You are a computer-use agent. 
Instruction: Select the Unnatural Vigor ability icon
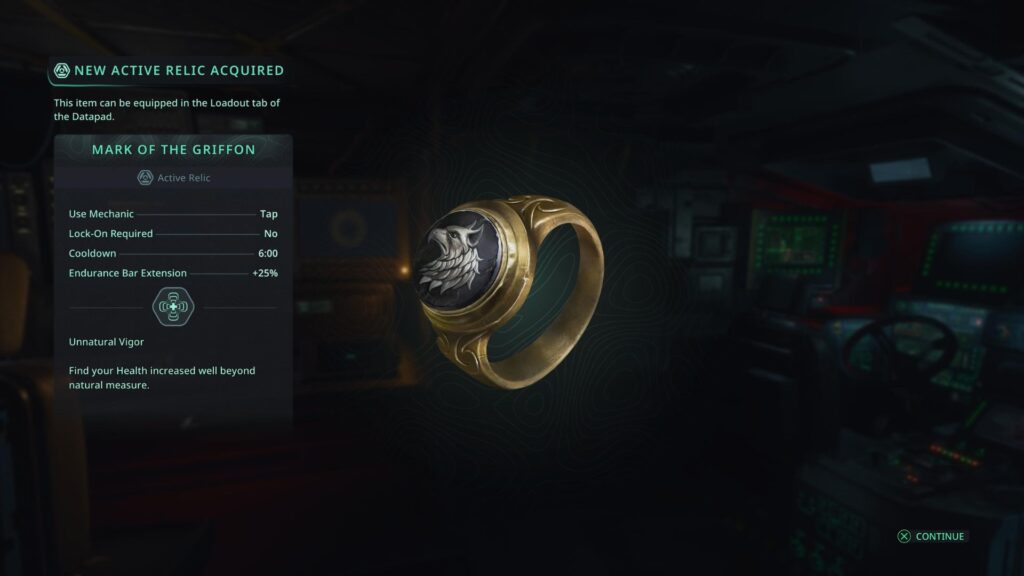[173, 307]
